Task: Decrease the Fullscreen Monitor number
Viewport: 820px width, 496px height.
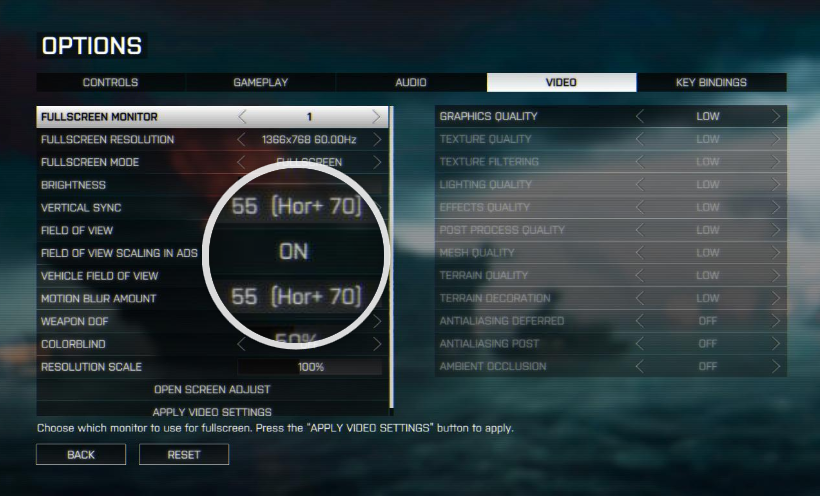Action: click(242, 117)
